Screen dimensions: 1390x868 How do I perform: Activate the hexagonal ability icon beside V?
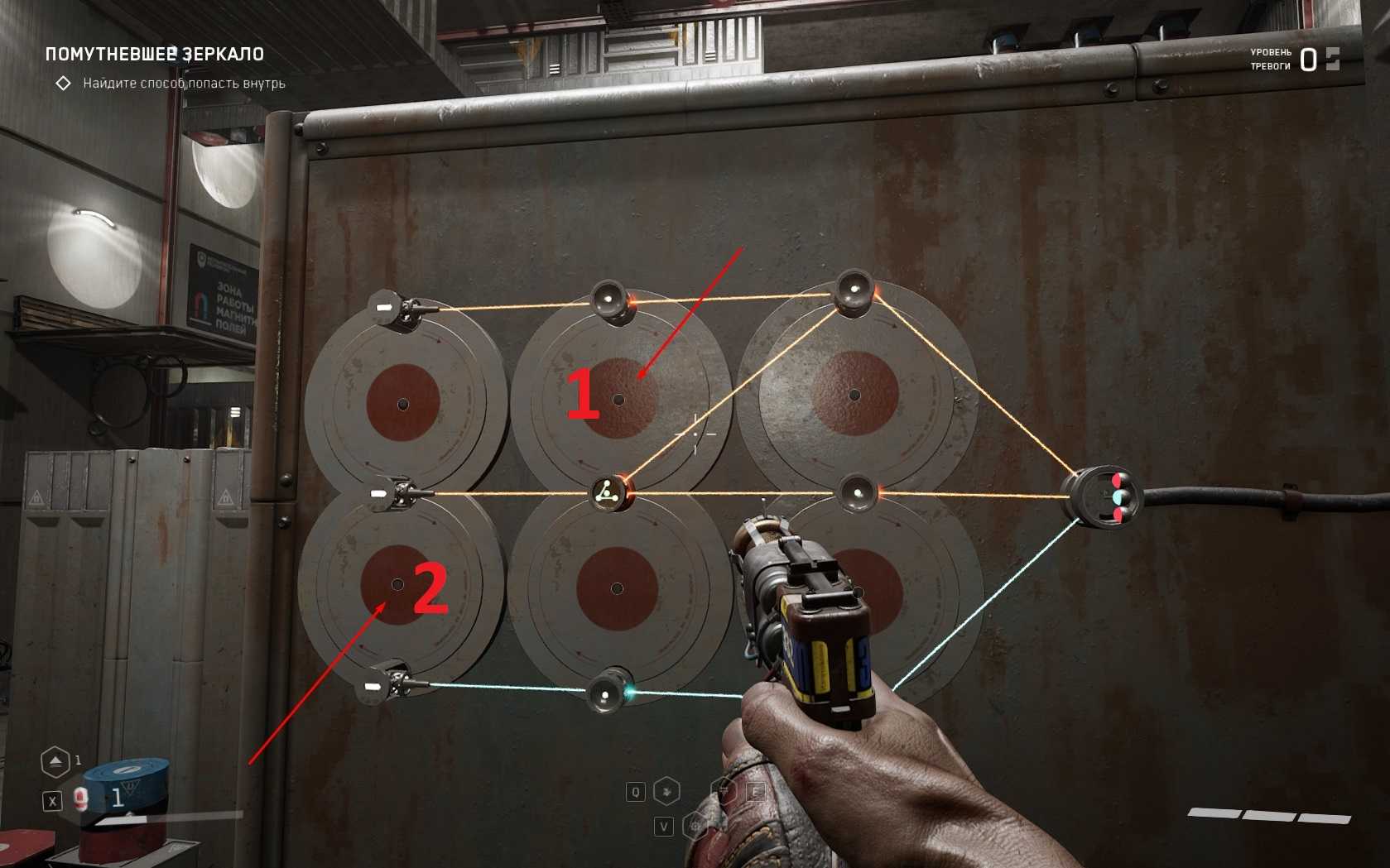click(x=695, y=826)
